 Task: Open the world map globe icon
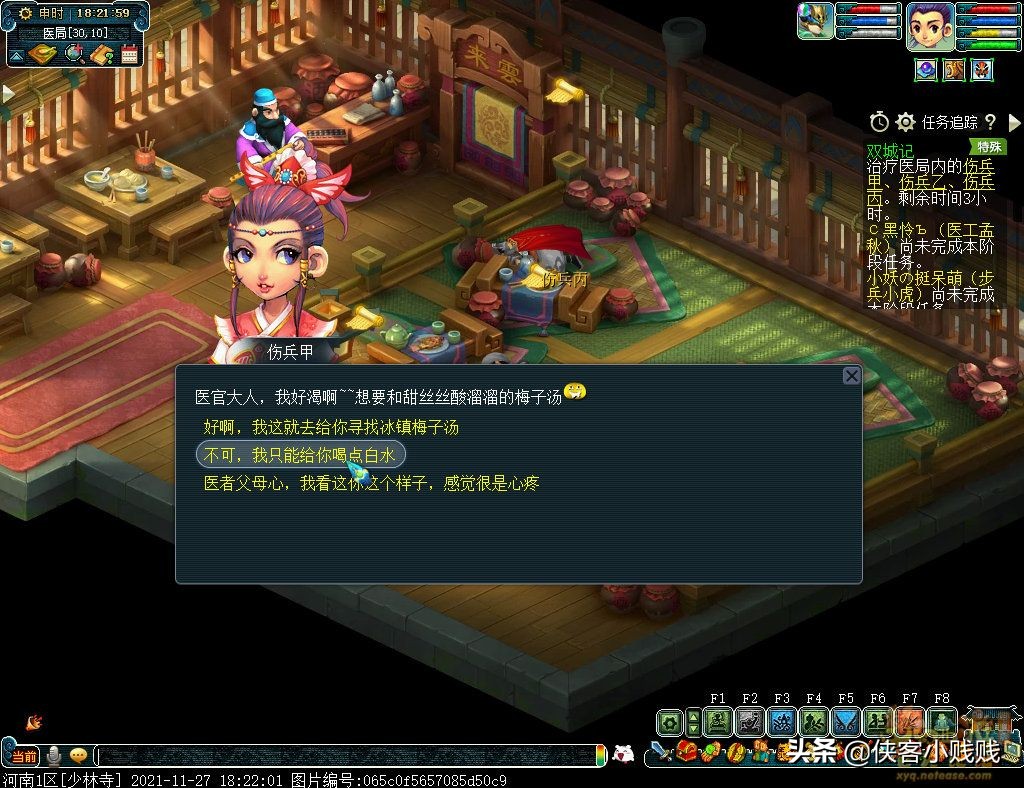point(73,55)
